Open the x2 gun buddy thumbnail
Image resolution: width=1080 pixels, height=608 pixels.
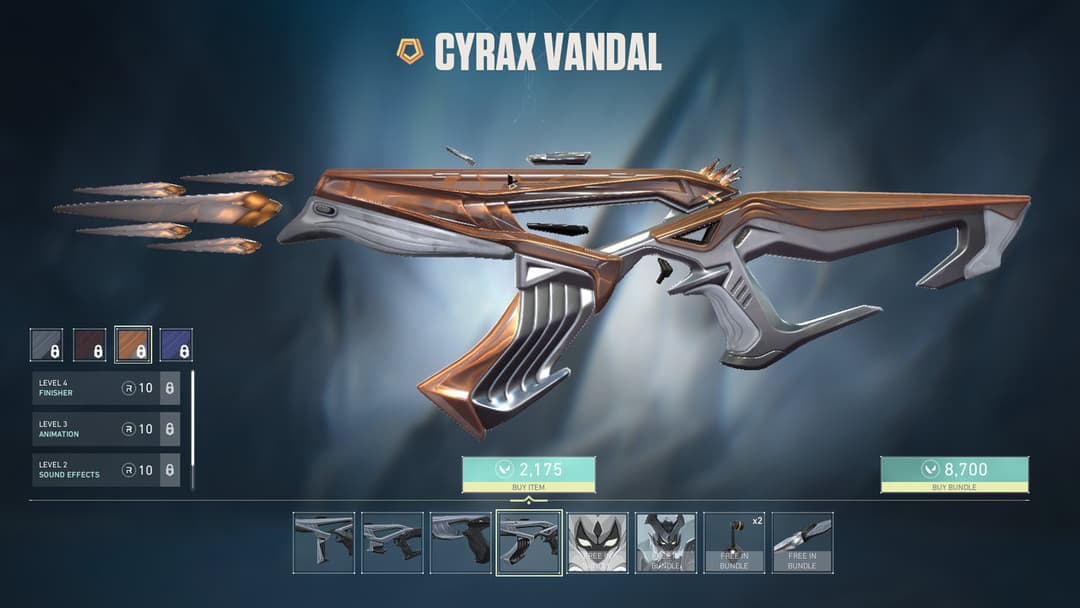(x=734, y=543)
